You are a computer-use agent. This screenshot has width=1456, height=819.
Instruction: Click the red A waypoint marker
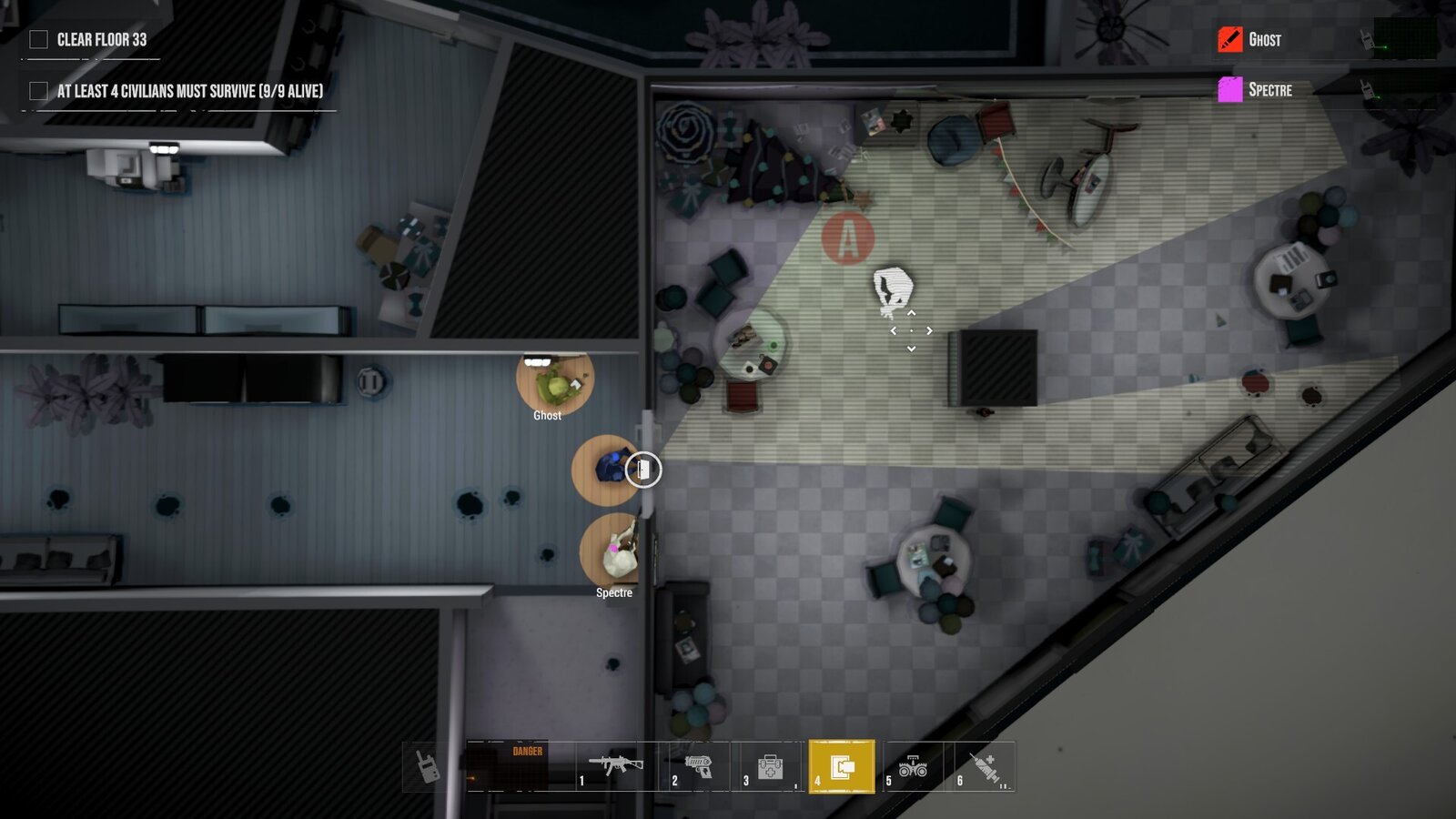tap(847, 238)
